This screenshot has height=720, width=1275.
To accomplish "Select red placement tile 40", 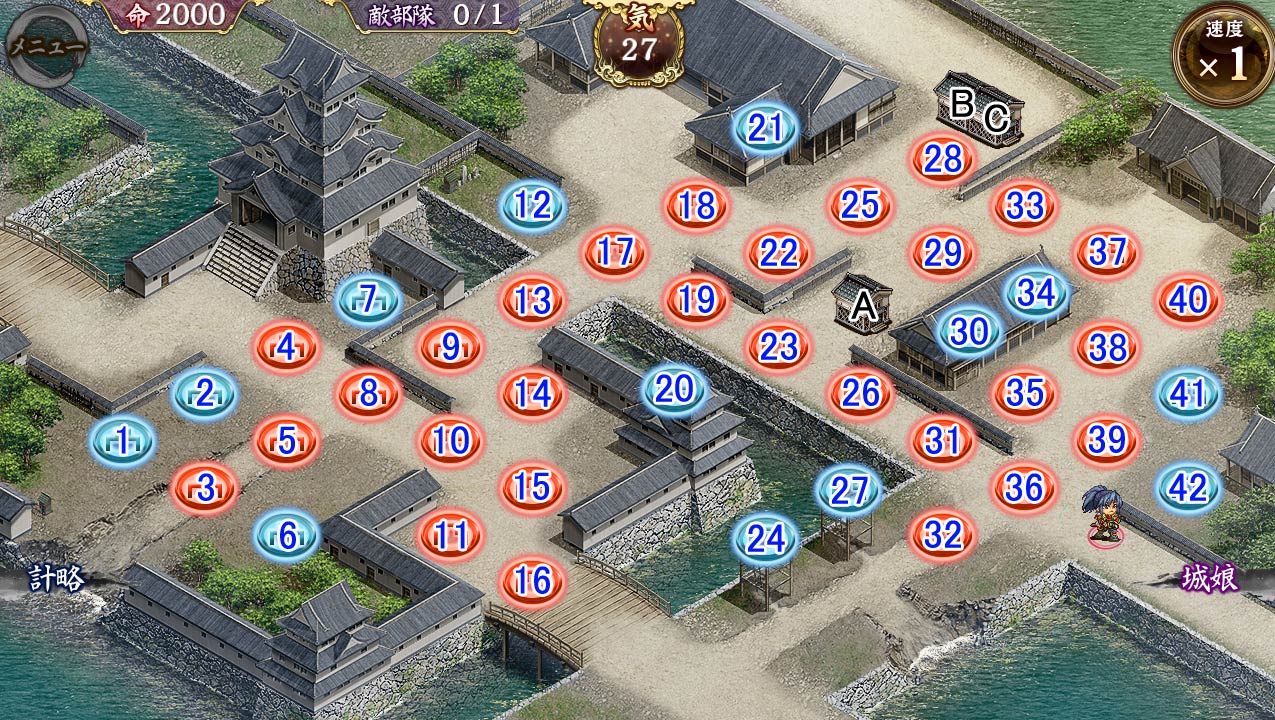I will (1188, 299).
